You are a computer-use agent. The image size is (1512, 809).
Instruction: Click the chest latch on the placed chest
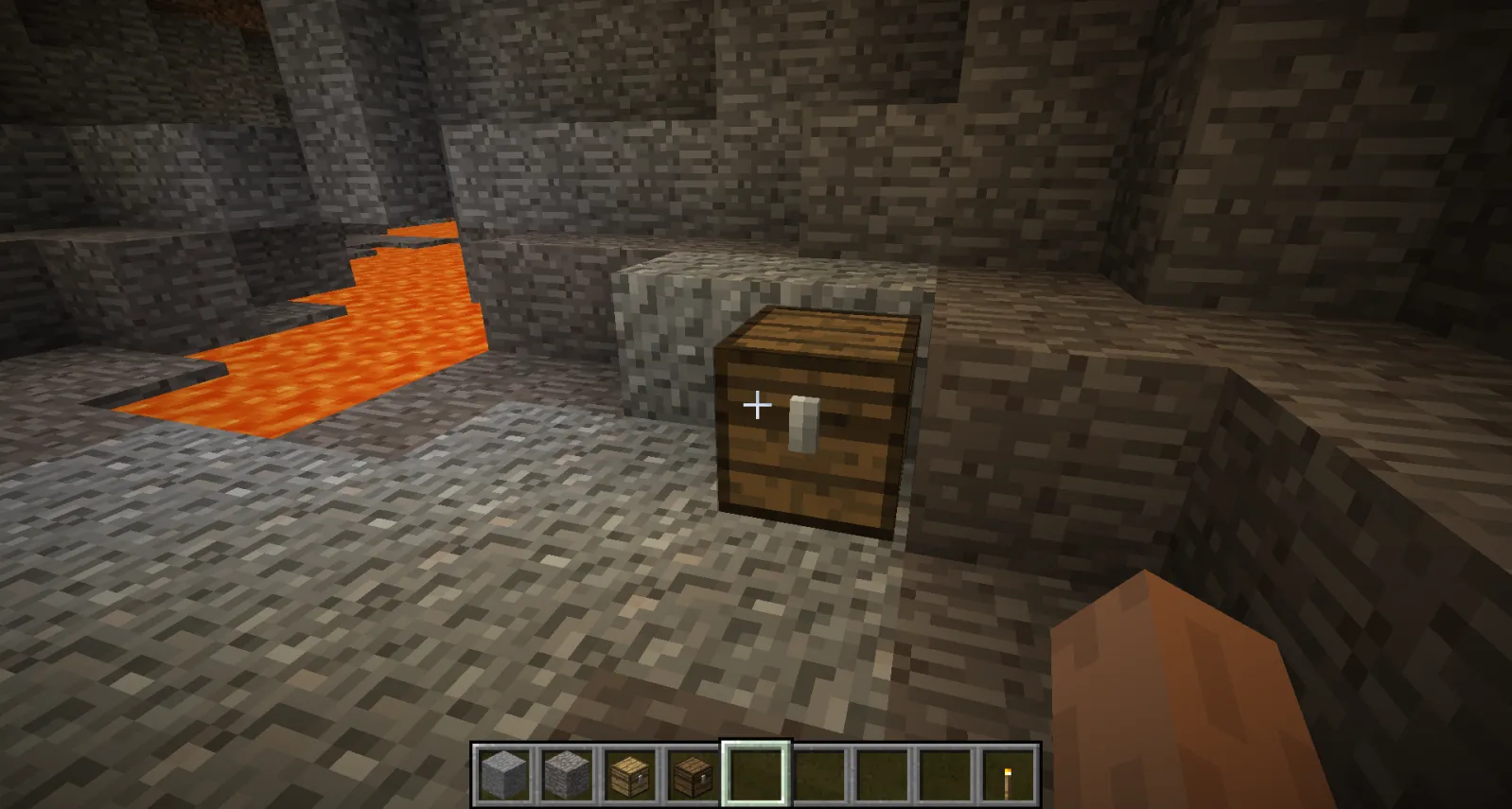click(803, 421)
